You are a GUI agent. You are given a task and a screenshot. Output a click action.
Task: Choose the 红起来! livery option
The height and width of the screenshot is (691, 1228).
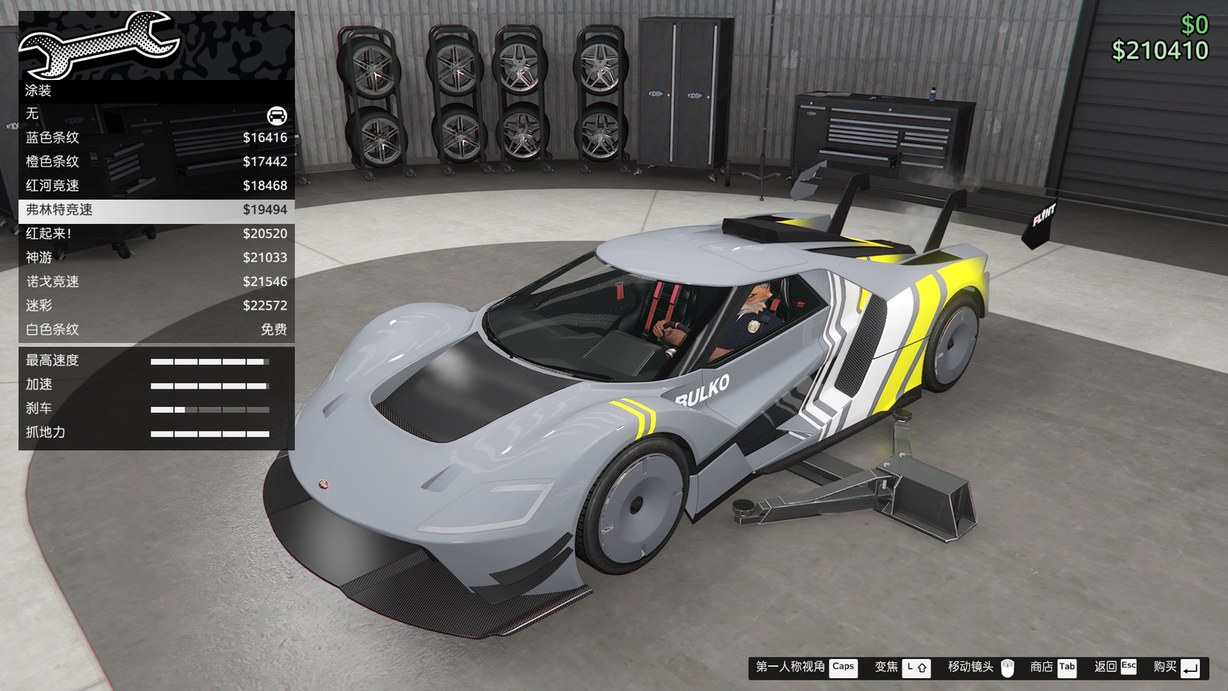(x=156, y=234)
